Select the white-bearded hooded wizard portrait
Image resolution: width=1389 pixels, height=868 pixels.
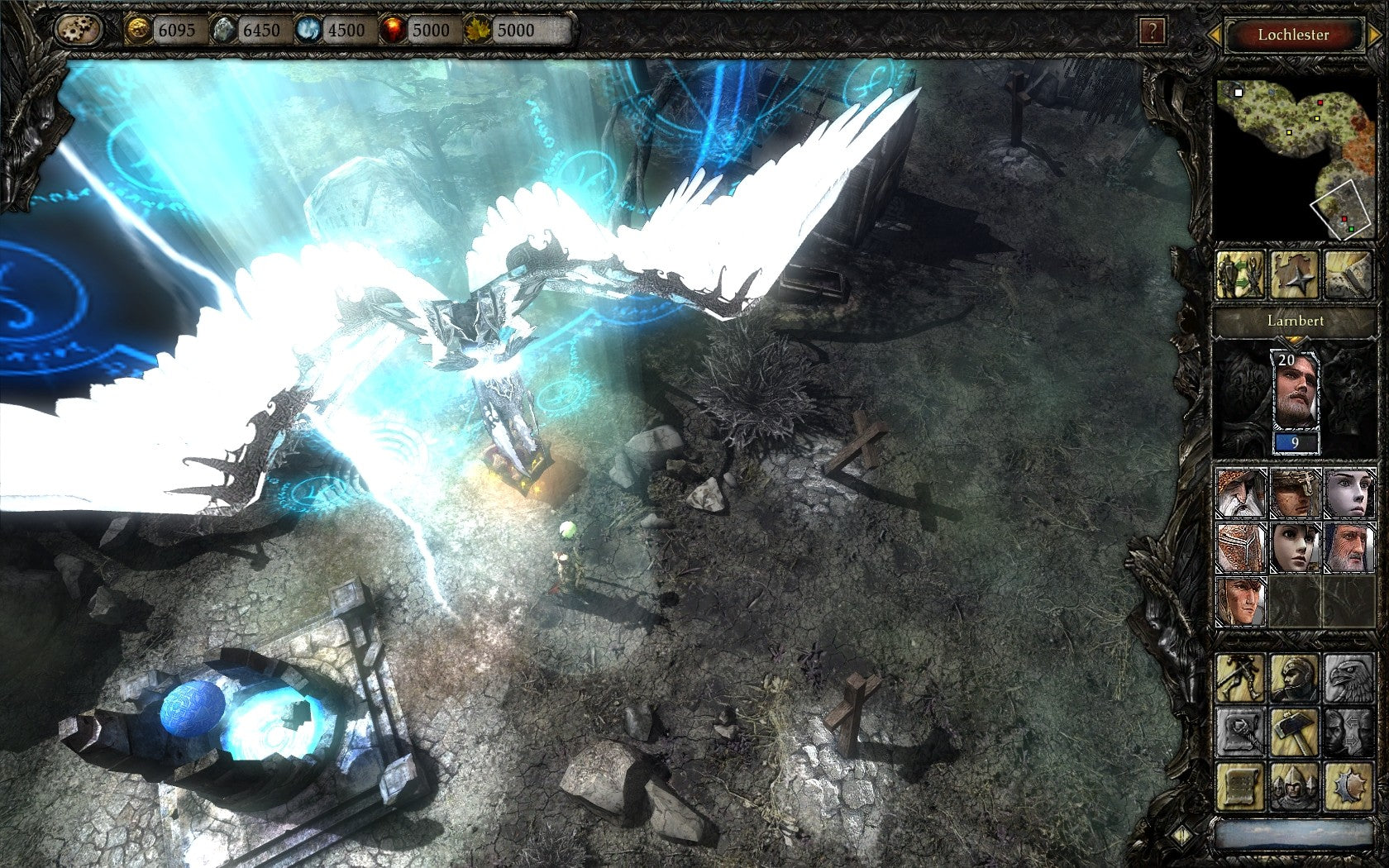1241,493
